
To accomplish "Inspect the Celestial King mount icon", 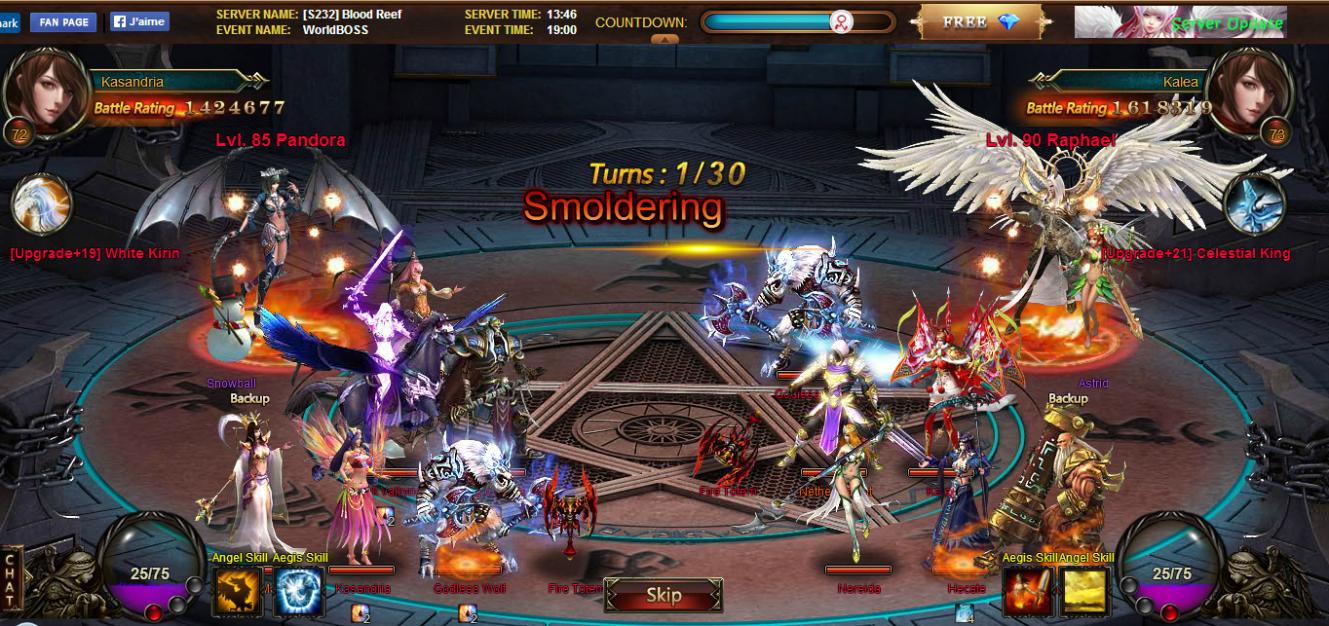I will (x=1254, y=204).
